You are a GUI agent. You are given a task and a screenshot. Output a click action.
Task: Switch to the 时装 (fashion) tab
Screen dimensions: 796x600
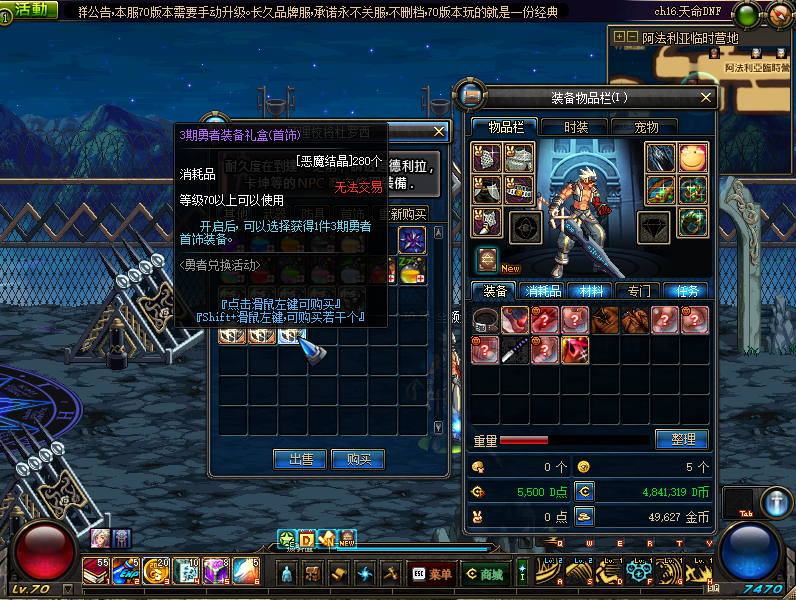click(x=575, y=127)
